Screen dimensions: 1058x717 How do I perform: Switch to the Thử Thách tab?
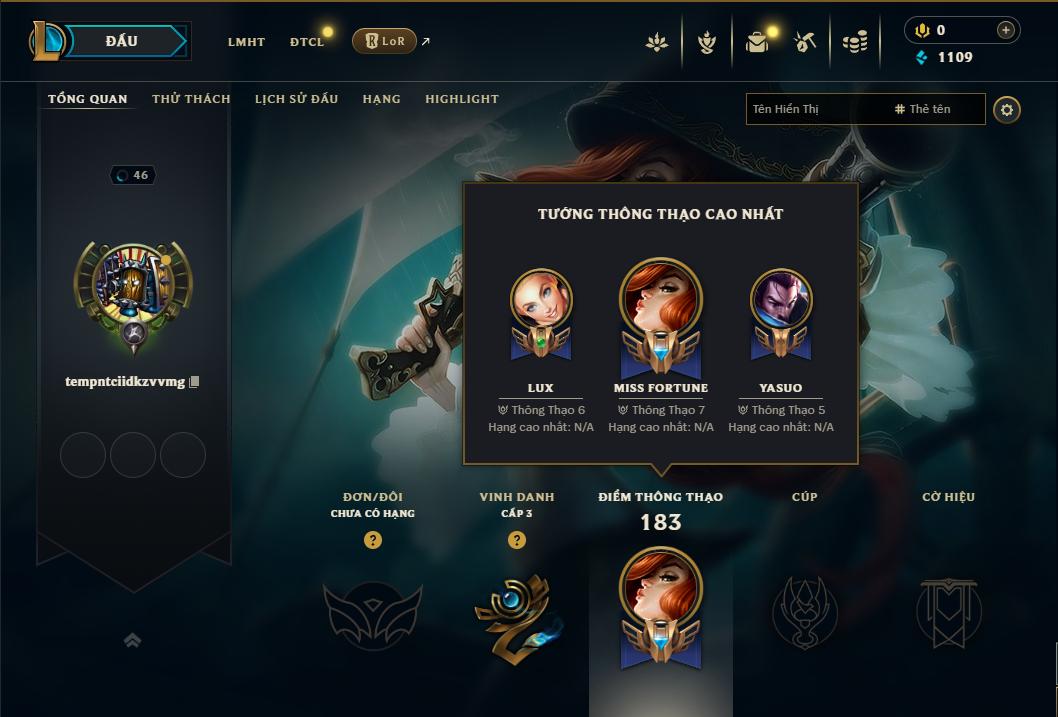click(x=191, y=99)
